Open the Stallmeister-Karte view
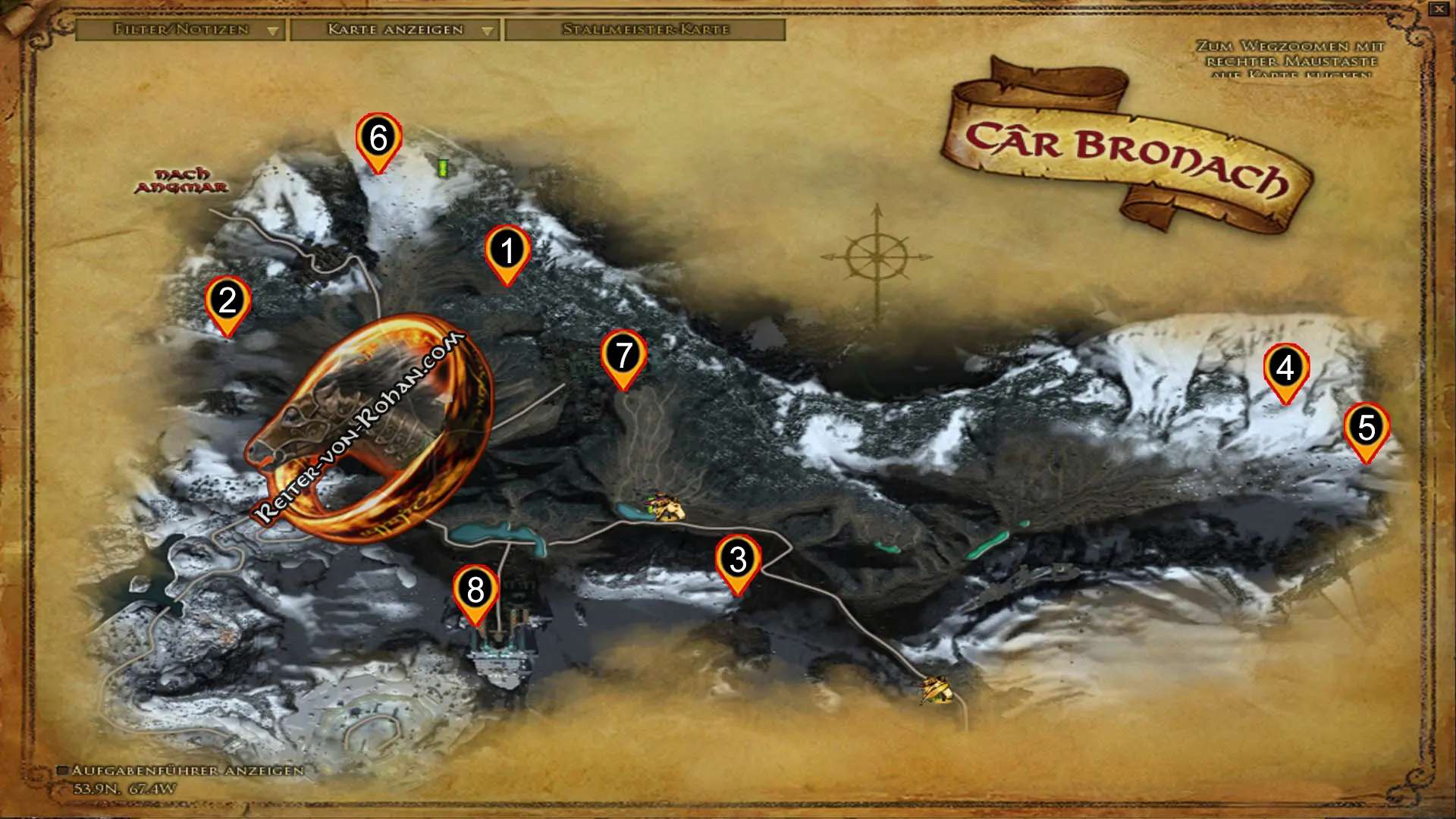The width and height of the screenshot is (1456, 819). (646, 30)
